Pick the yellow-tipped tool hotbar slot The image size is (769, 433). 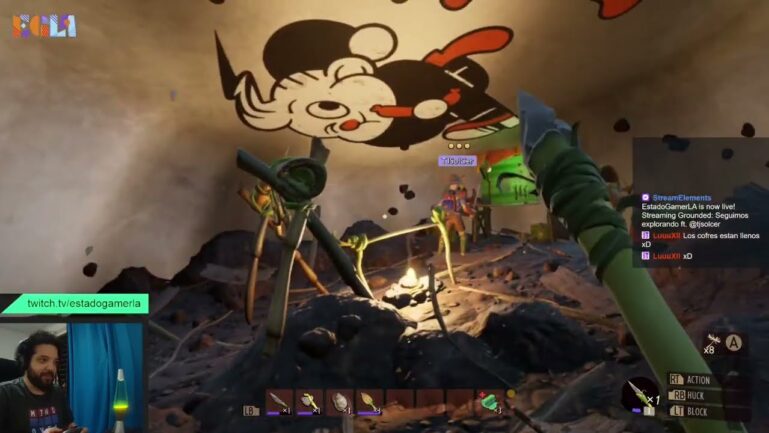pos(369,402)
